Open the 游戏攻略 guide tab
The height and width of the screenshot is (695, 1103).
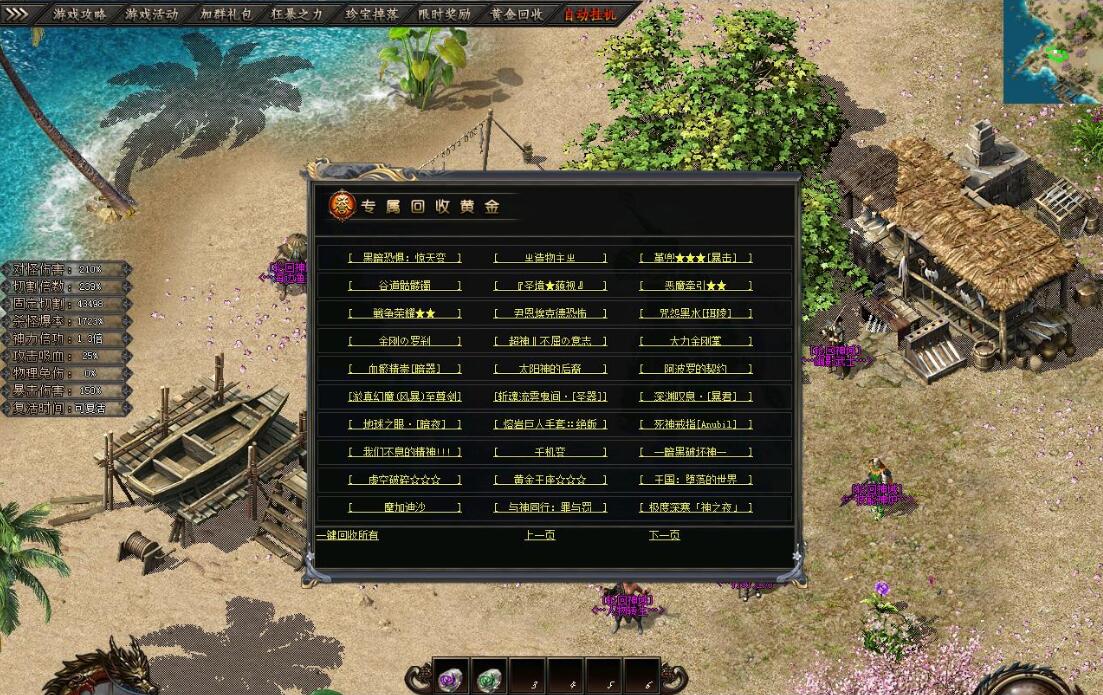tap(80, 14)
